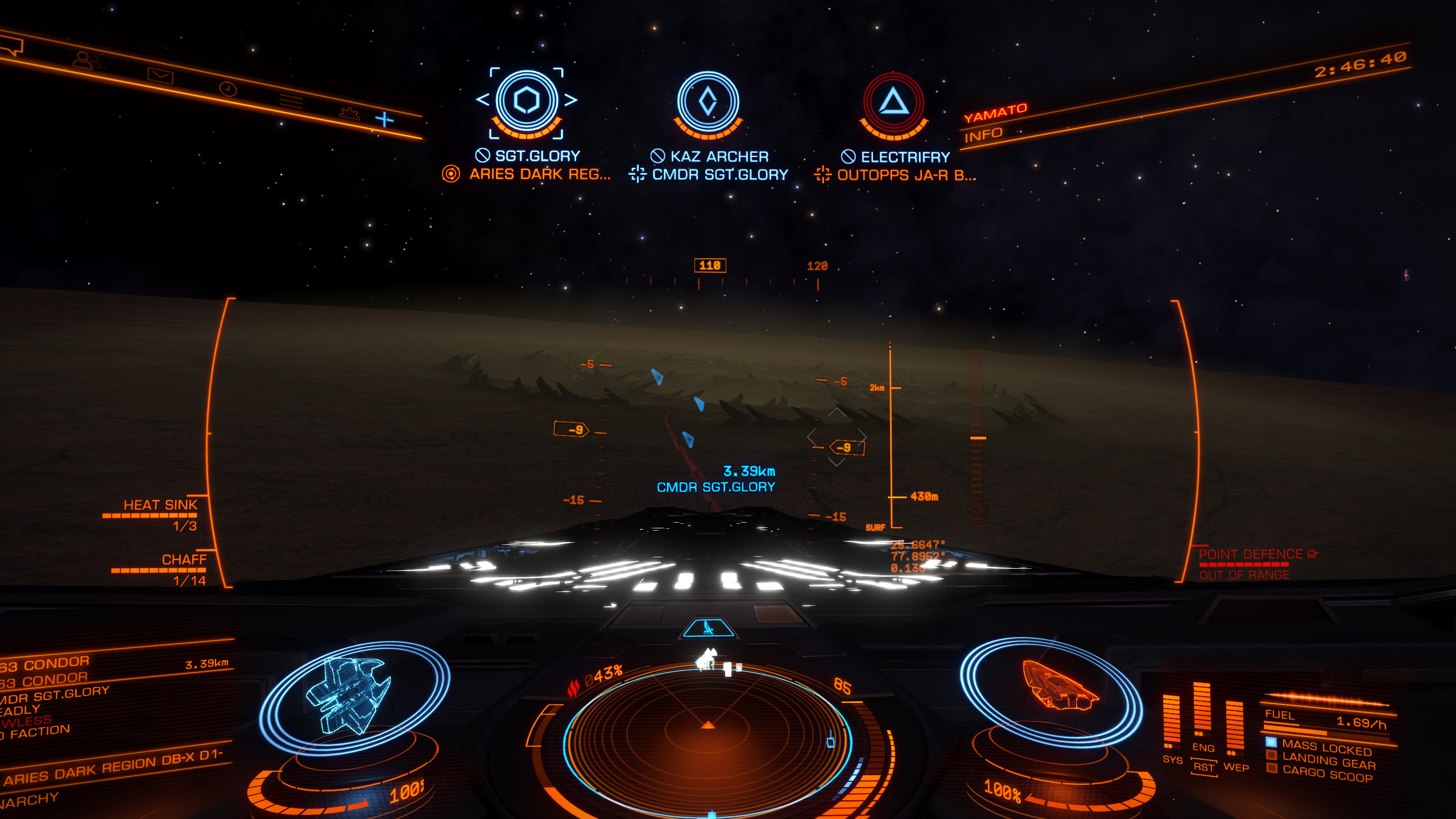Screen dimensions: 1456x819
Task: Open the comms gear settings tab
Action: click(x=349, y=113)
